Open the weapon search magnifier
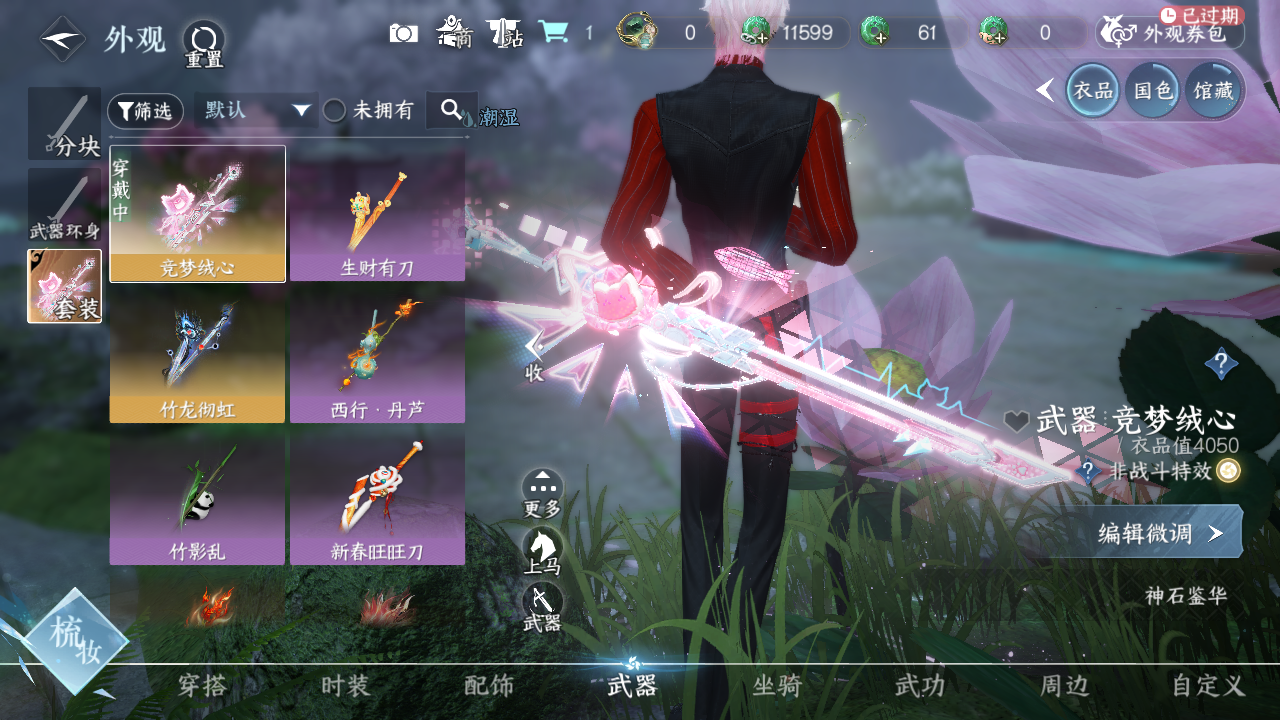 451,110
